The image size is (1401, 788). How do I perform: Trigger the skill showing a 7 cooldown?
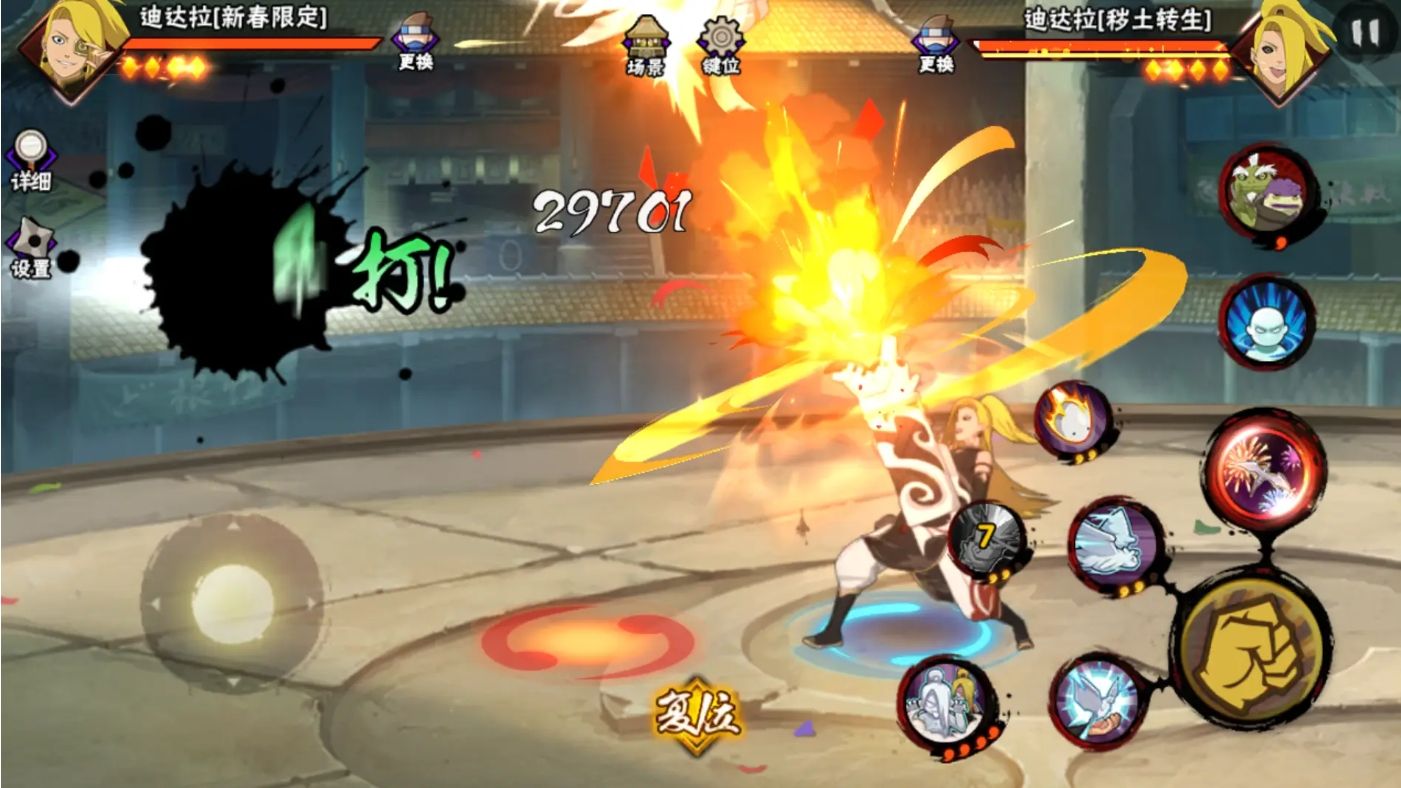coord(987,541)
